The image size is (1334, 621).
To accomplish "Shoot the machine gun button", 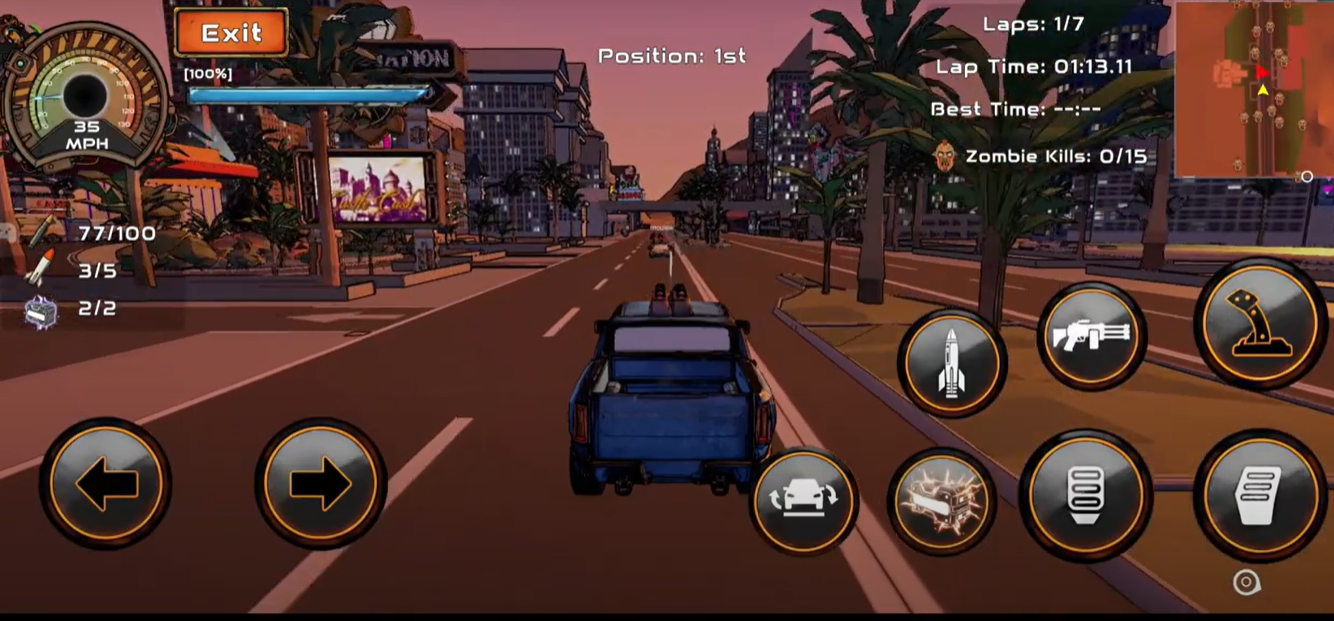I will click(x=1090, y=336).
